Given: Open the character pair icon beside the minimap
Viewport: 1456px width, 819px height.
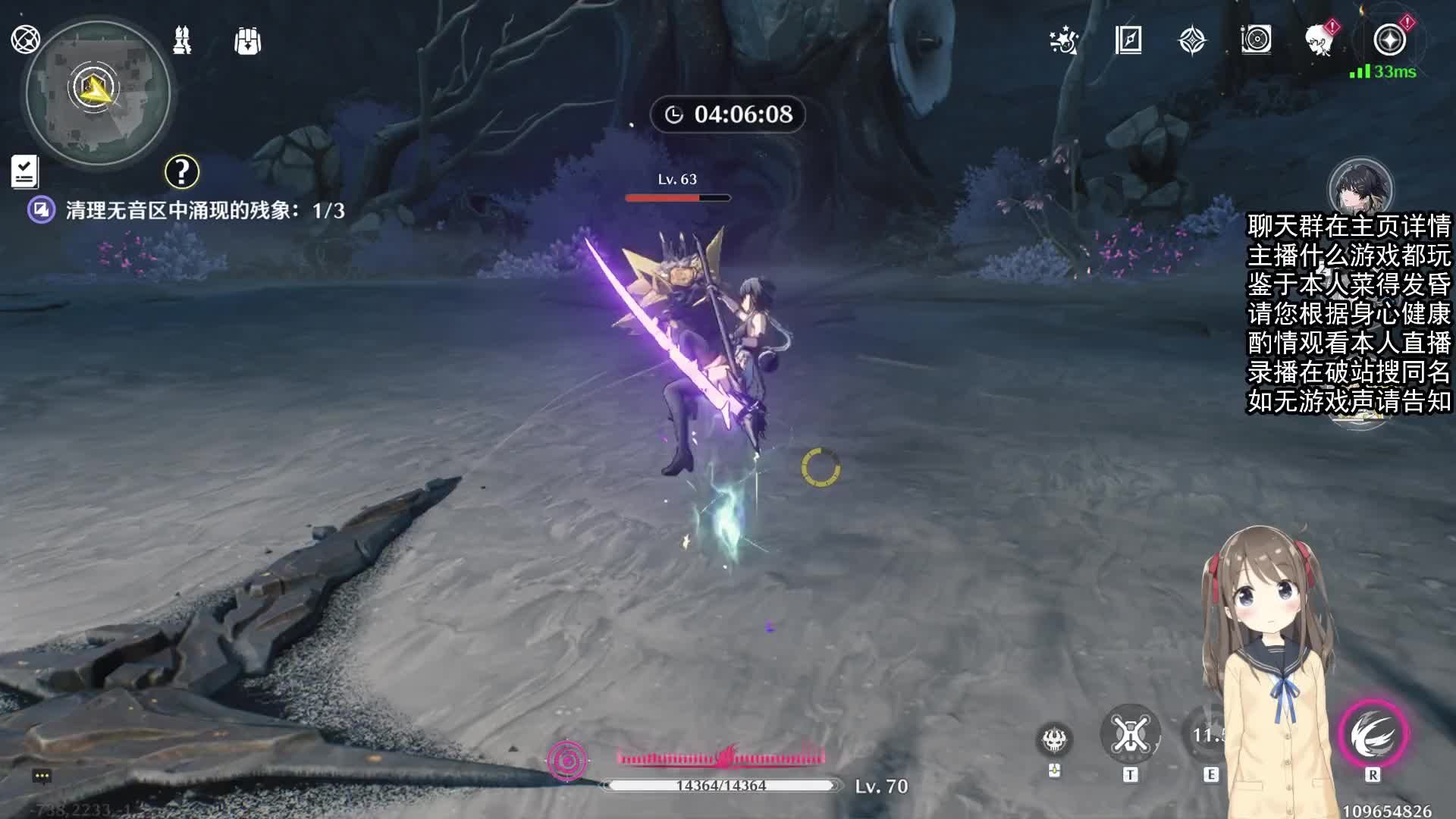Looking at the screenshot, I should coord(182,40).
